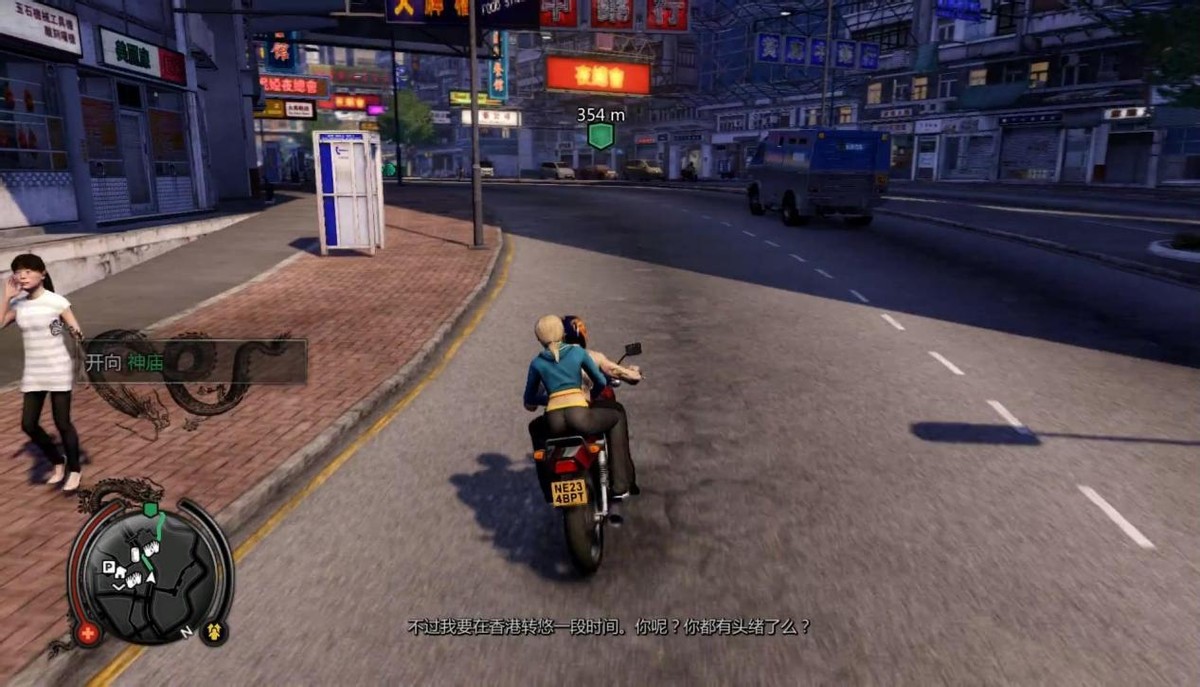Click the white player arrow on the minimap
This screenshot has height=687, width=1200.
click(x=150, y=576)
